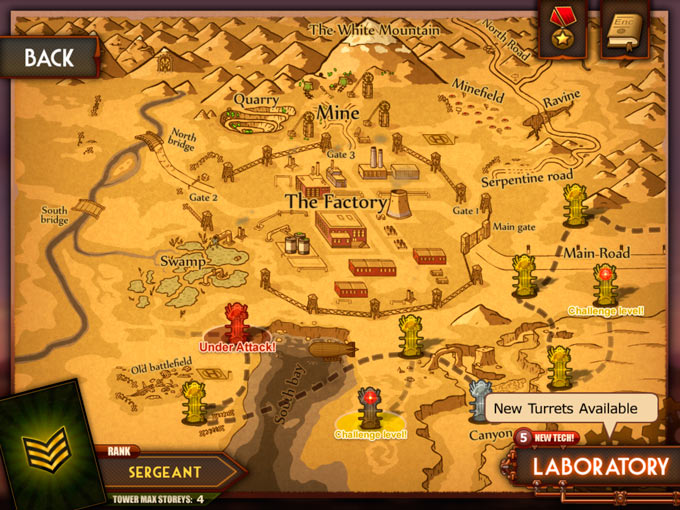Choose the Challenge level below Main-Road
The image size is (680, 510).
604,284
